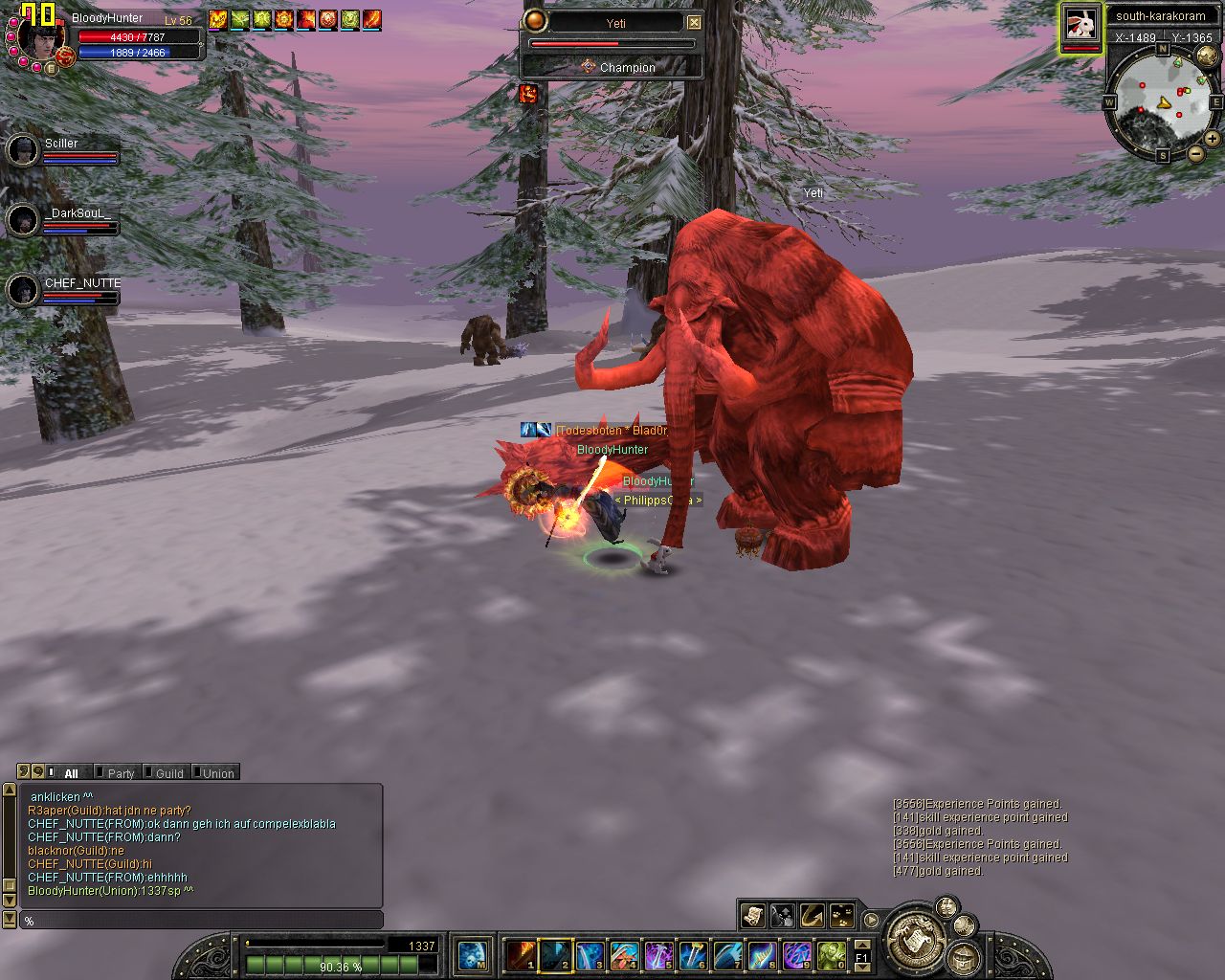Use the green skill in hotbar slot 0
The image size is (1225, 980).
tap(831, 955)
